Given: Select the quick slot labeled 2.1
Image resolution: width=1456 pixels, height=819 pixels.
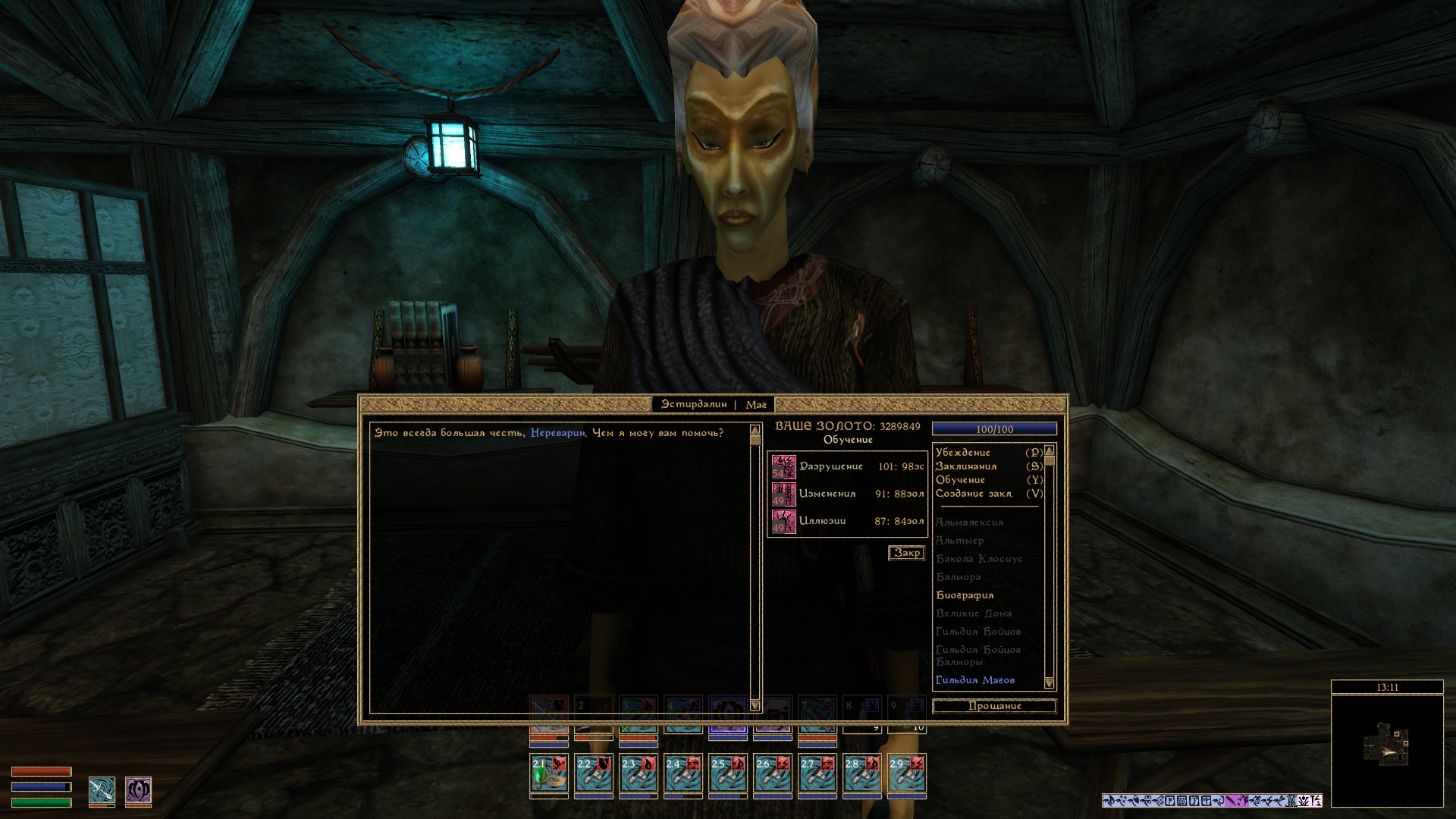Looking at the screenshot, I should [x=549, y=773].
